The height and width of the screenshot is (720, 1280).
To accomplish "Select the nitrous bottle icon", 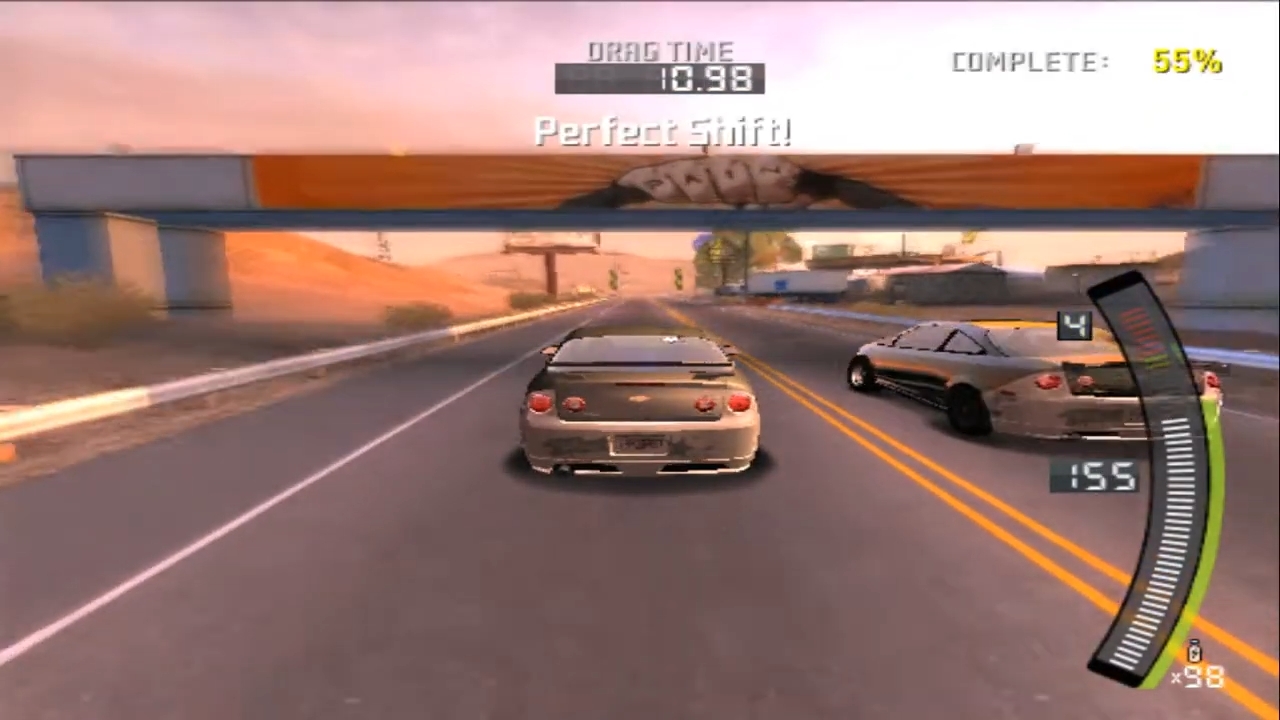I will click(x=1193, y=651).
